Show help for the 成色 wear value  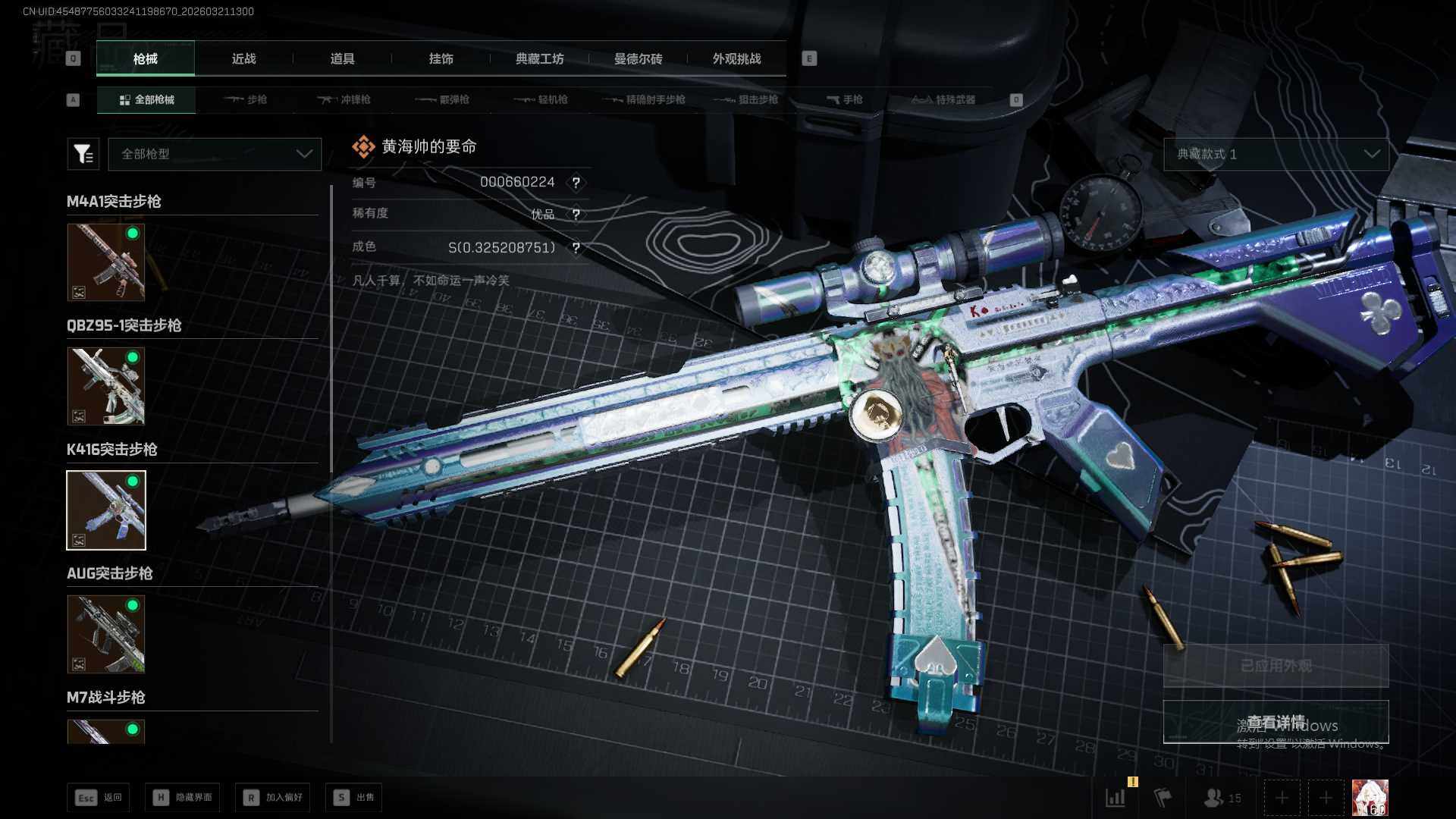576,248
